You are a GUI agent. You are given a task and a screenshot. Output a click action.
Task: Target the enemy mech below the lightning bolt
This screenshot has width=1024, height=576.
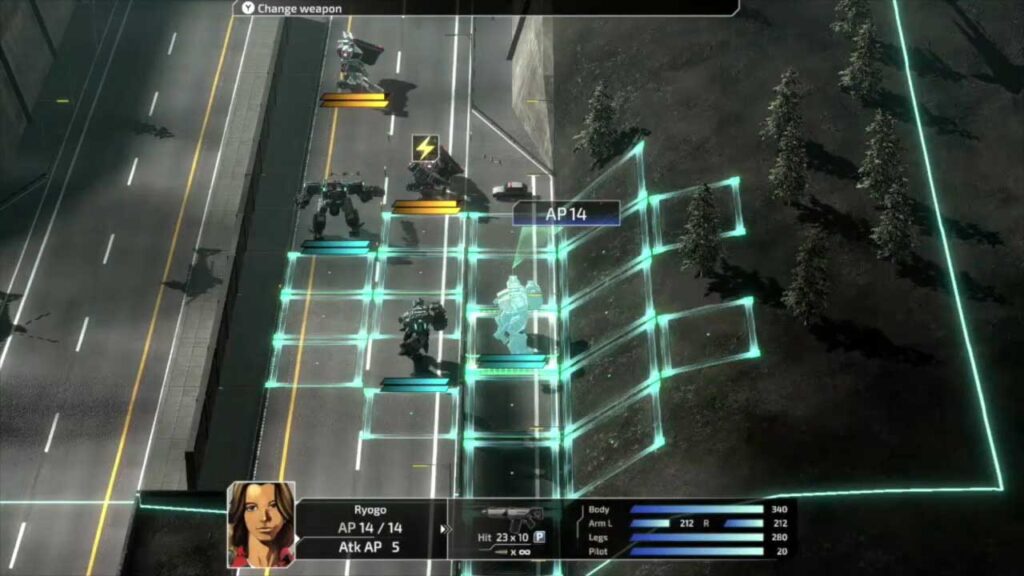click(430, 180)
